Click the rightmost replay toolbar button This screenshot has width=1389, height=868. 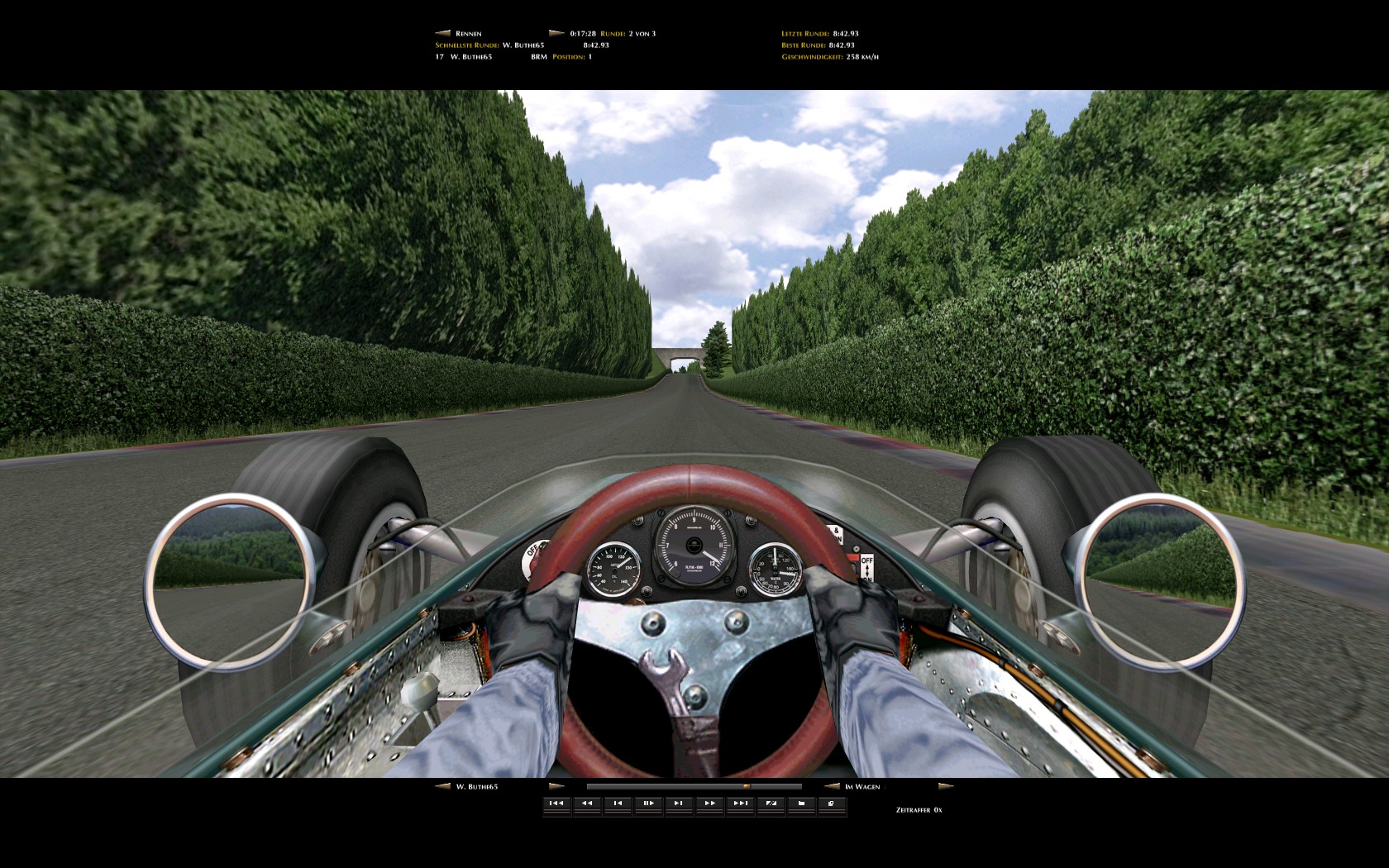click(x=832, y=804)
